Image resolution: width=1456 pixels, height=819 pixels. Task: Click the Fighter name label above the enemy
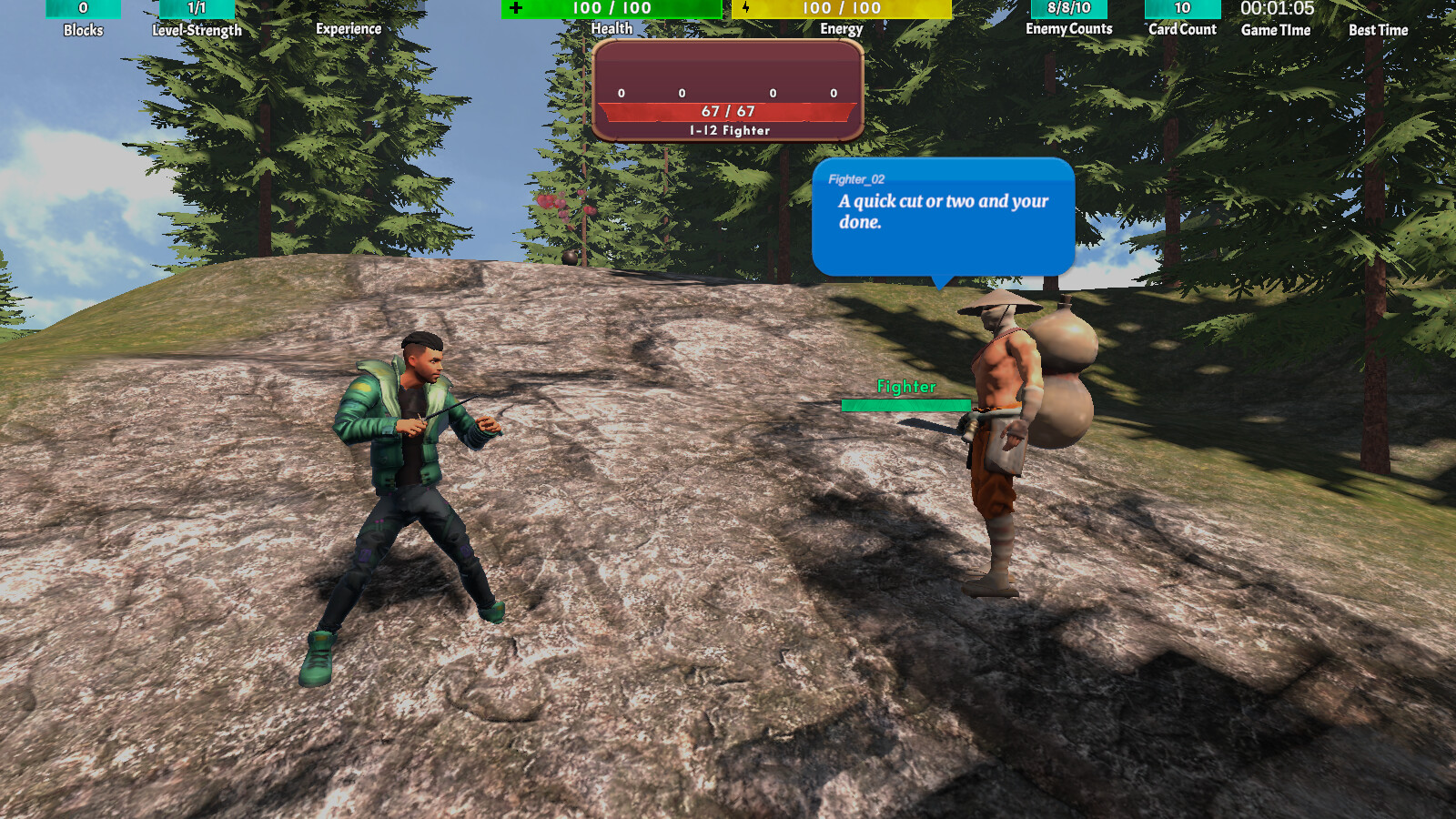pos(905,387)
